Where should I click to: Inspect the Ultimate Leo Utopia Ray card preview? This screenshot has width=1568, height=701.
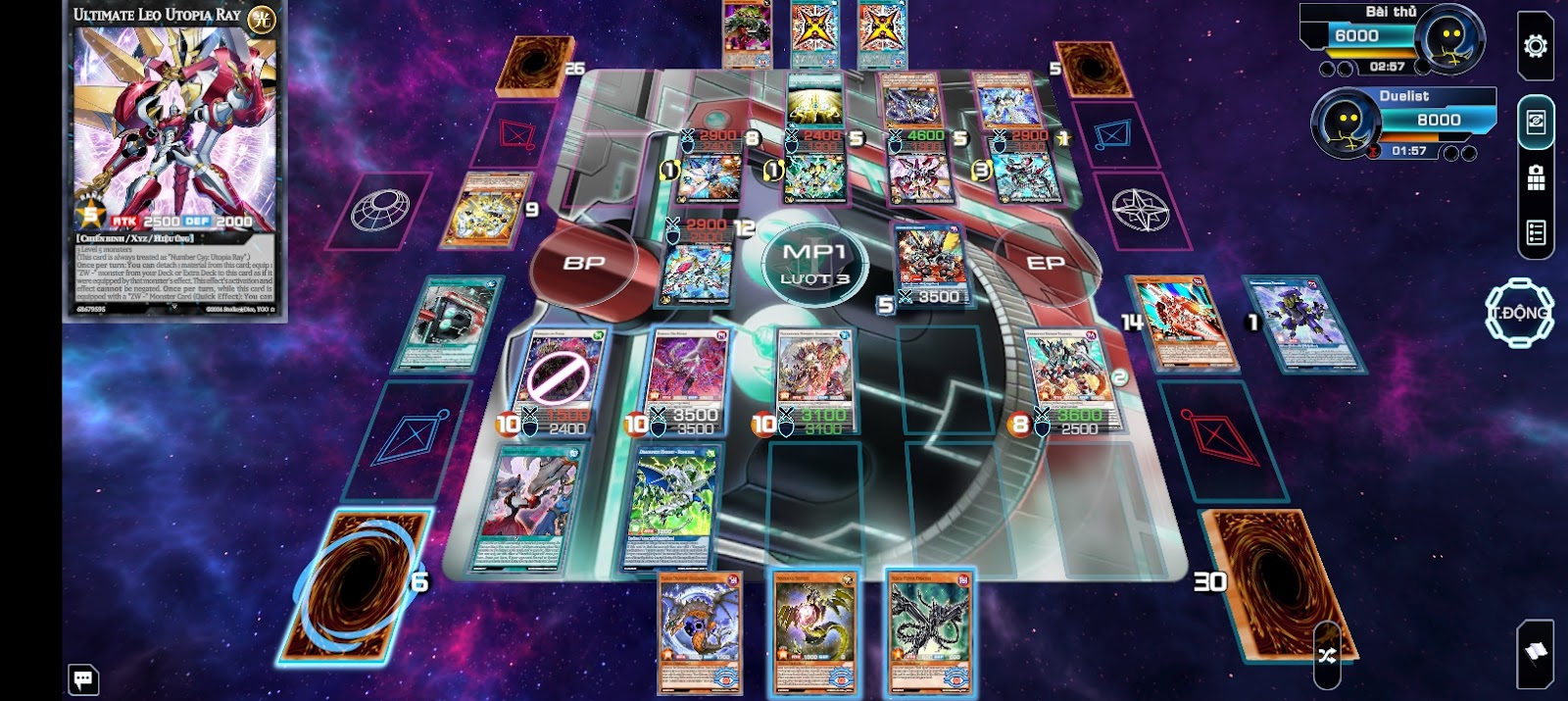(175, 162)
